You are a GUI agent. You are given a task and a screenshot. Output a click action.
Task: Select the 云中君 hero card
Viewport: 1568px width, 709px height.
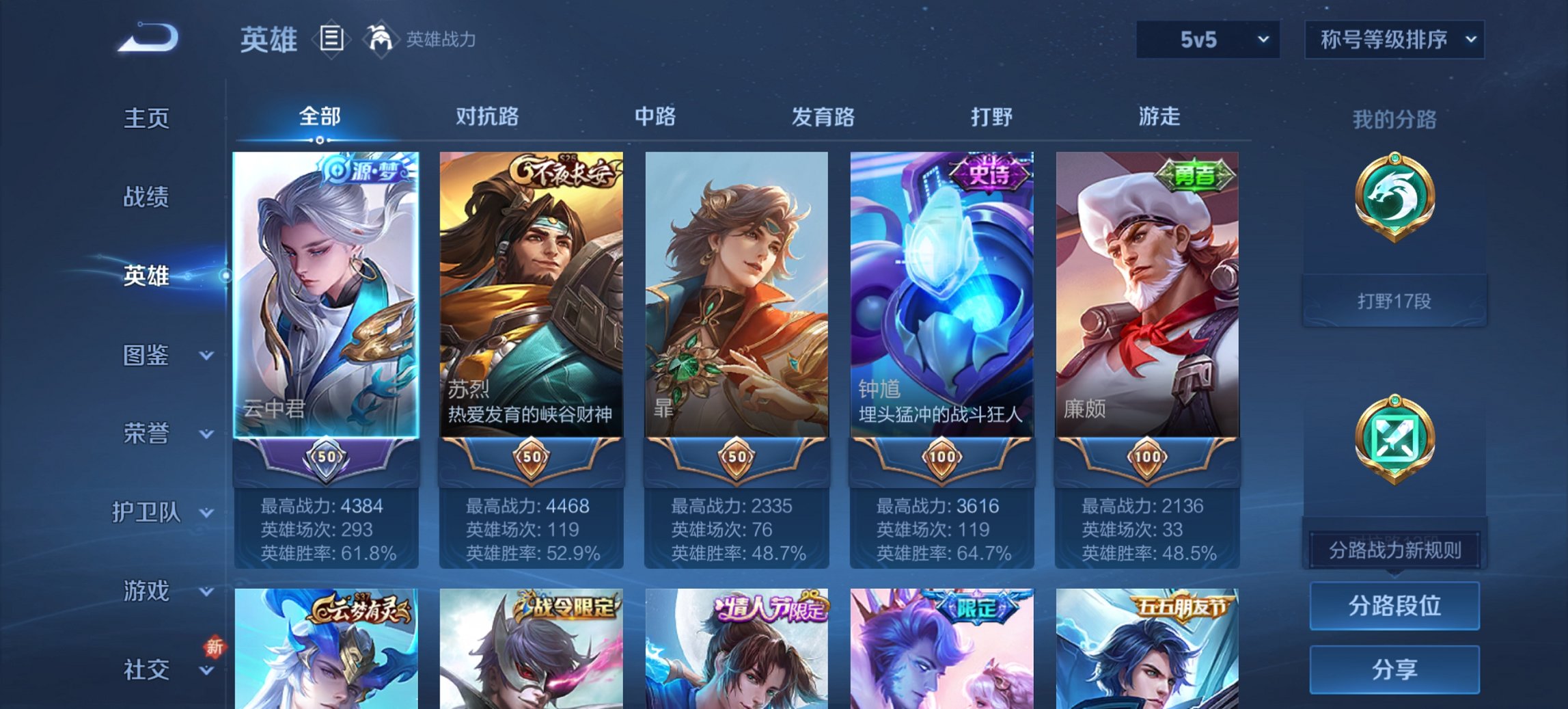[326, 294]
